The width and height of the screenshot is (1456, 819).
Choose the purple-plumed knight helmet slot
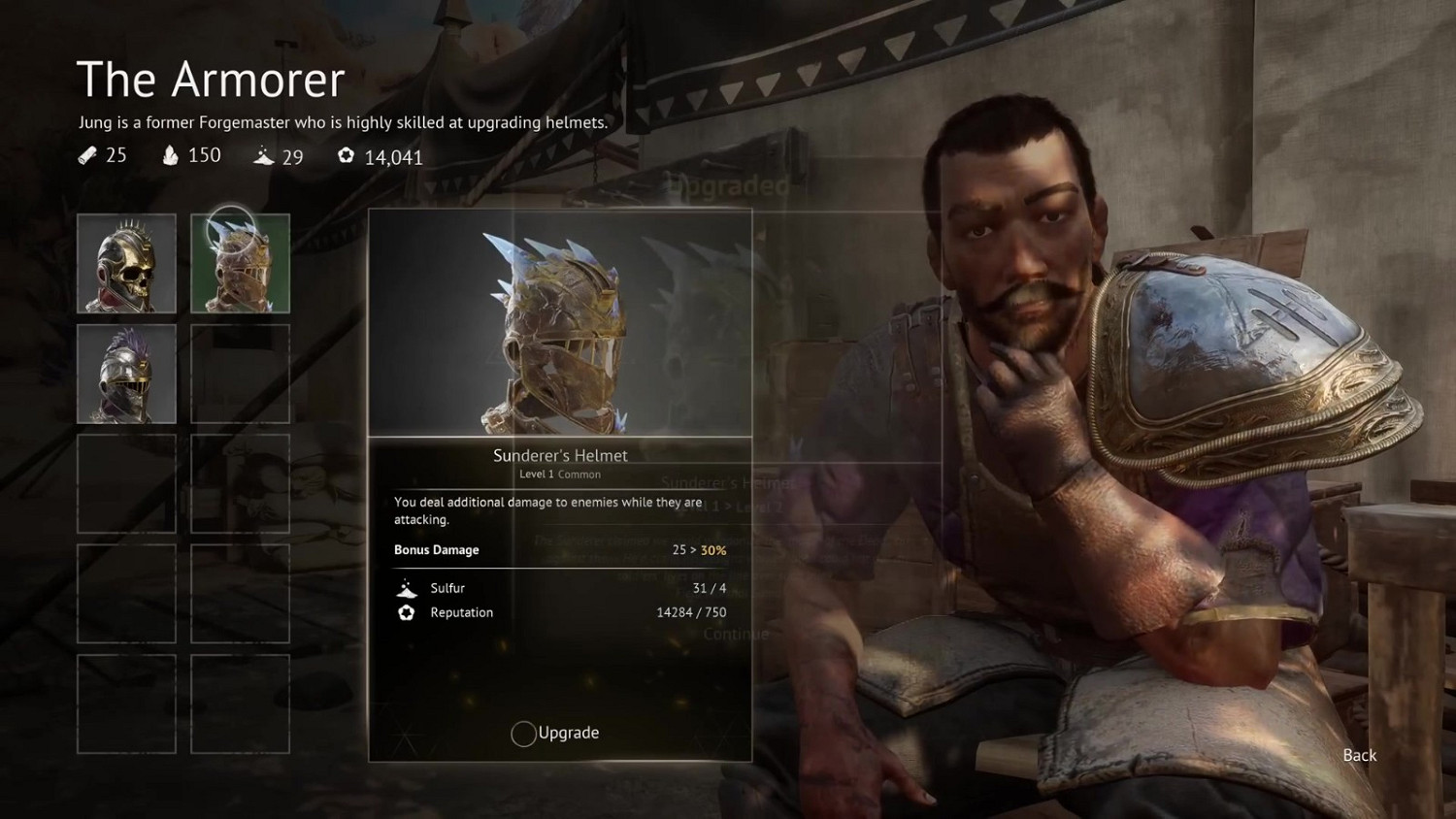pos(126,374)
